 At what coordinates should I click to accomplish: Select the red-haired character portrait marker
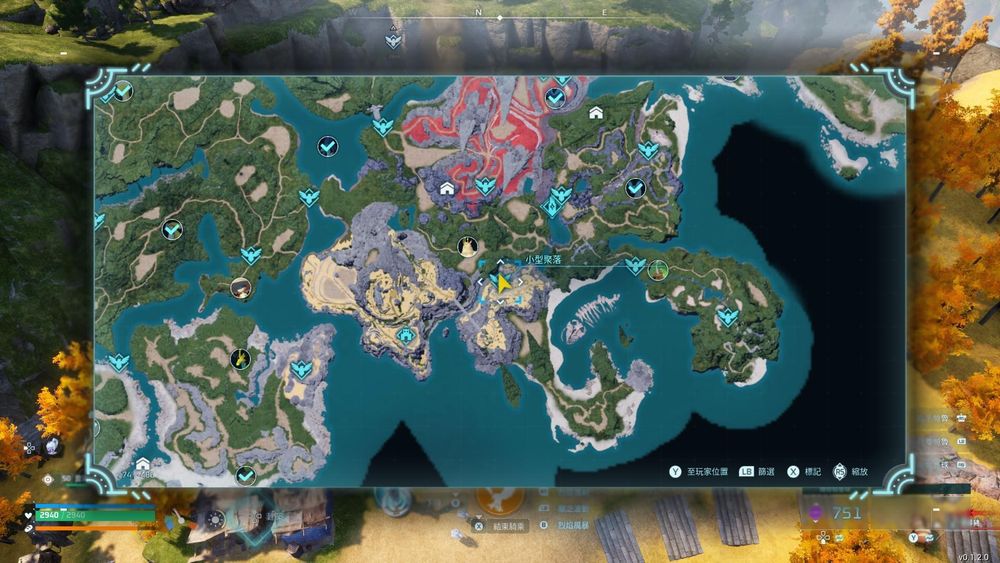[240, 288]
